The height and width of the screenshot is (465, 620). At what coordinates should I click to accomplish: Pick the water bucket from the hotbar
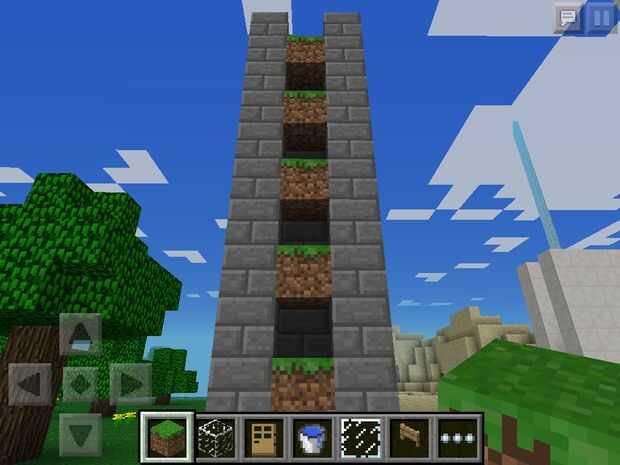pyautogui.click(x=311, y=437)
